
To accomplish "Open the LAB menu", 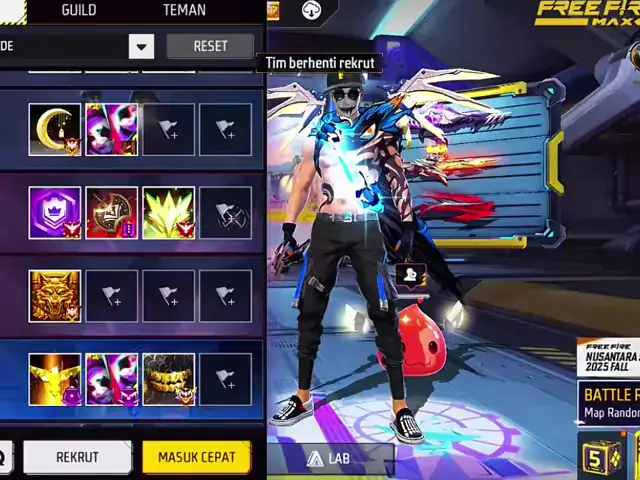I will coord(329,458).
